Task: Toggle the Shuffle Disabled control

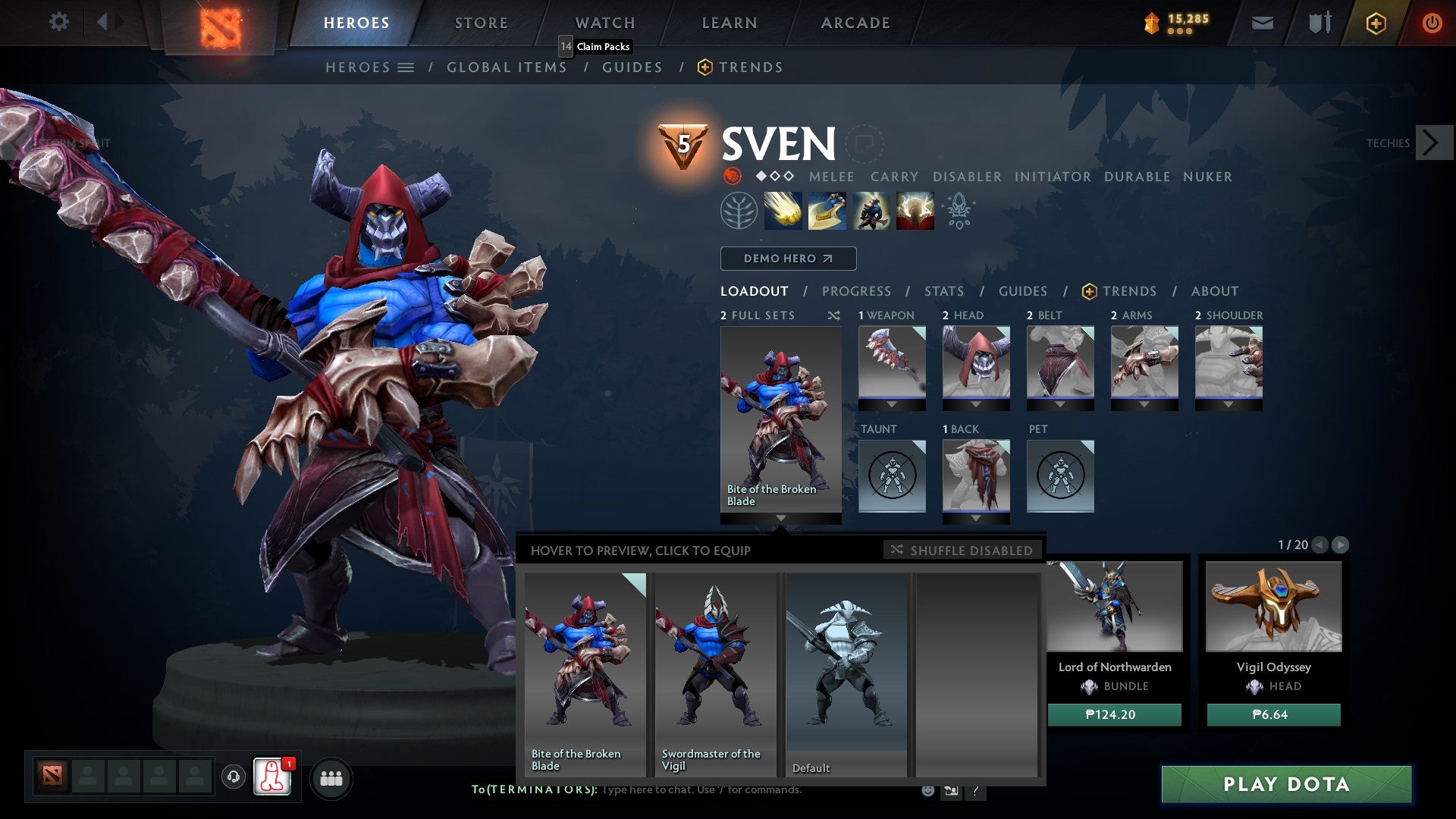Action: (x=962, y=551)
